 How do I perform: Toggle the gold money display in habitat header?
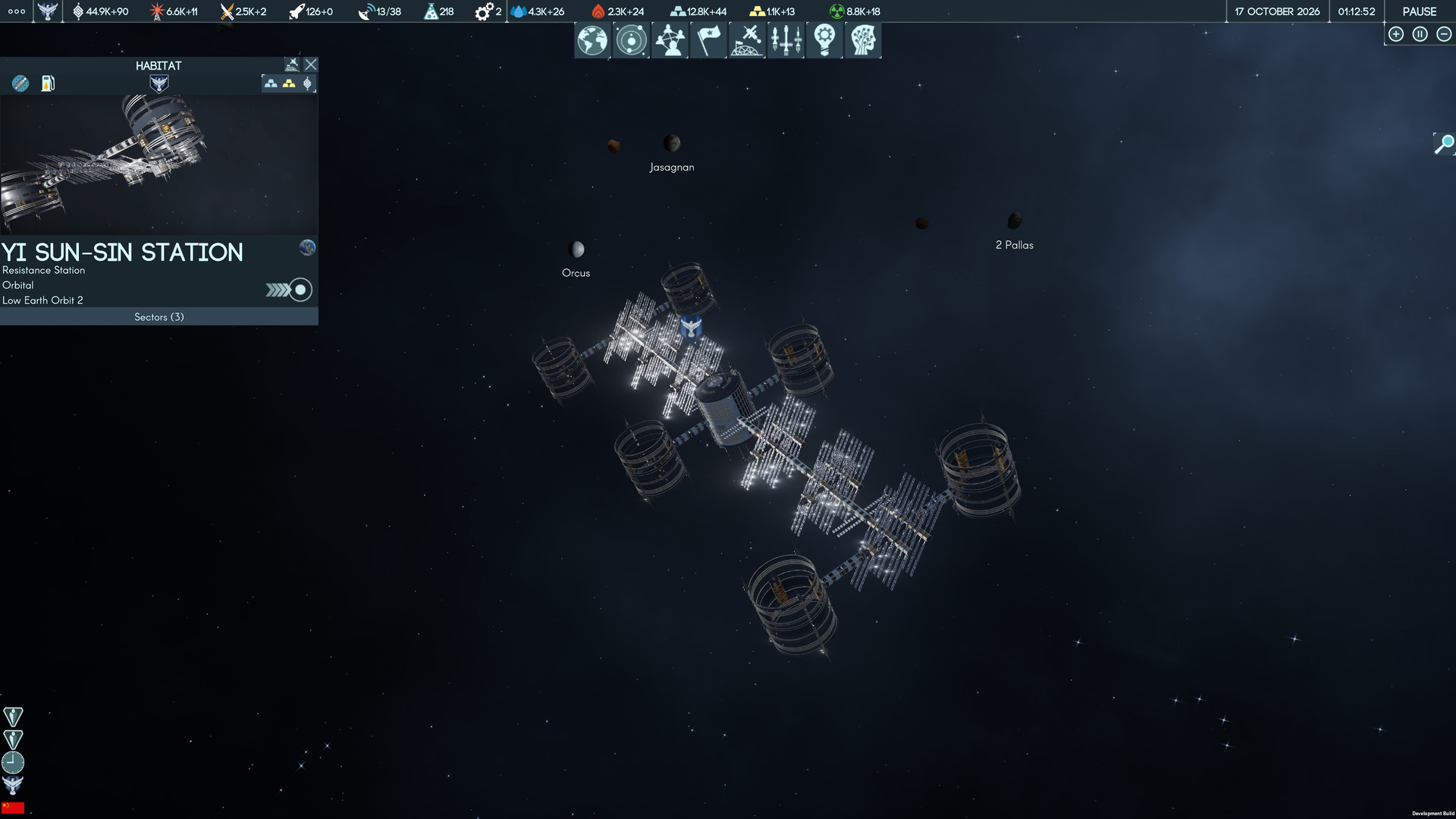[289, 83]
